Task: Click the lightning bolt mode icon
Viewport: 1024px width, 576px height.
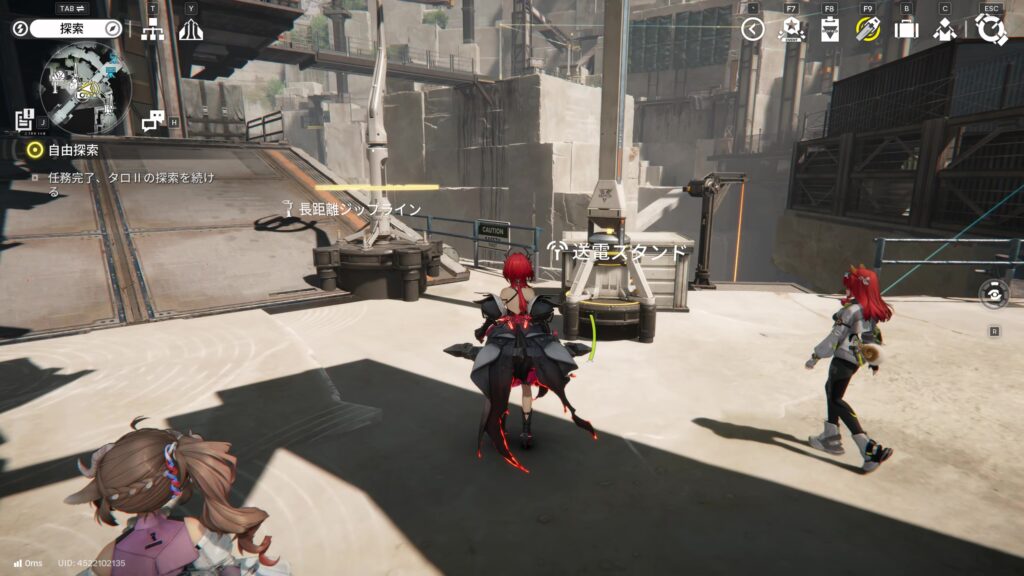Action: click(20, 29)
